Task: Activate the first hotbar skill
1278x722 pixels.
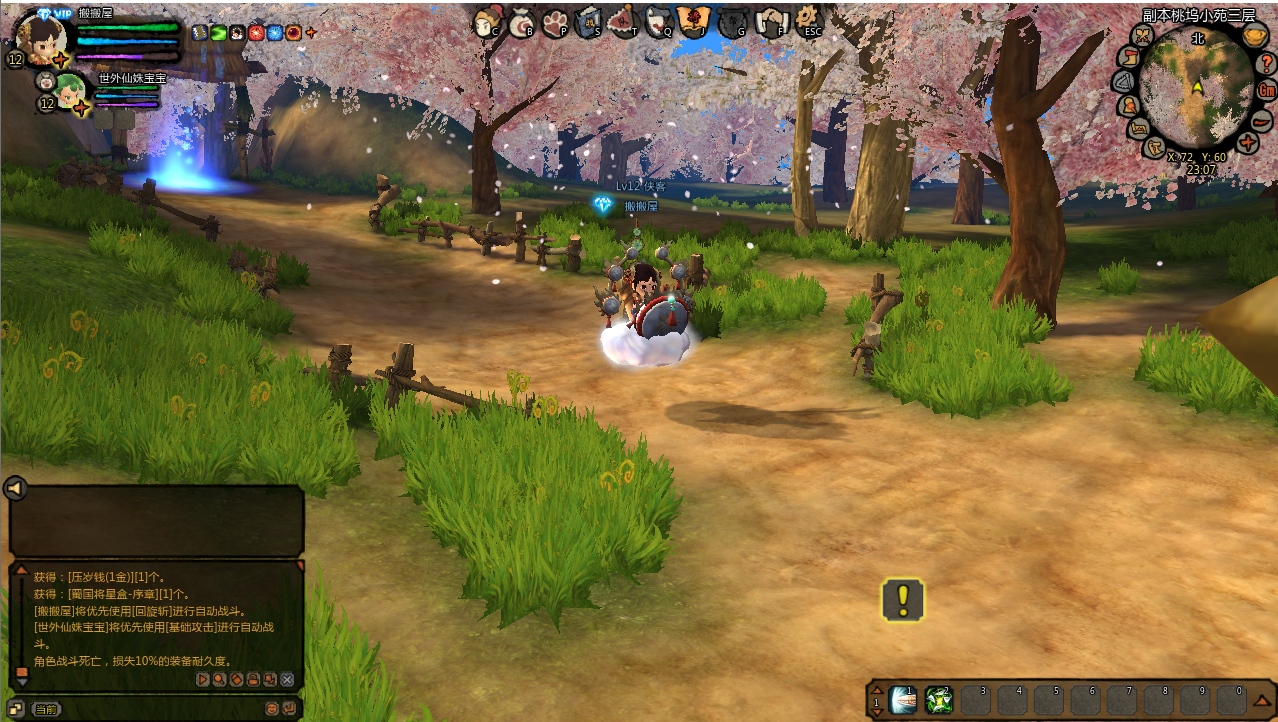Action: 904,699
